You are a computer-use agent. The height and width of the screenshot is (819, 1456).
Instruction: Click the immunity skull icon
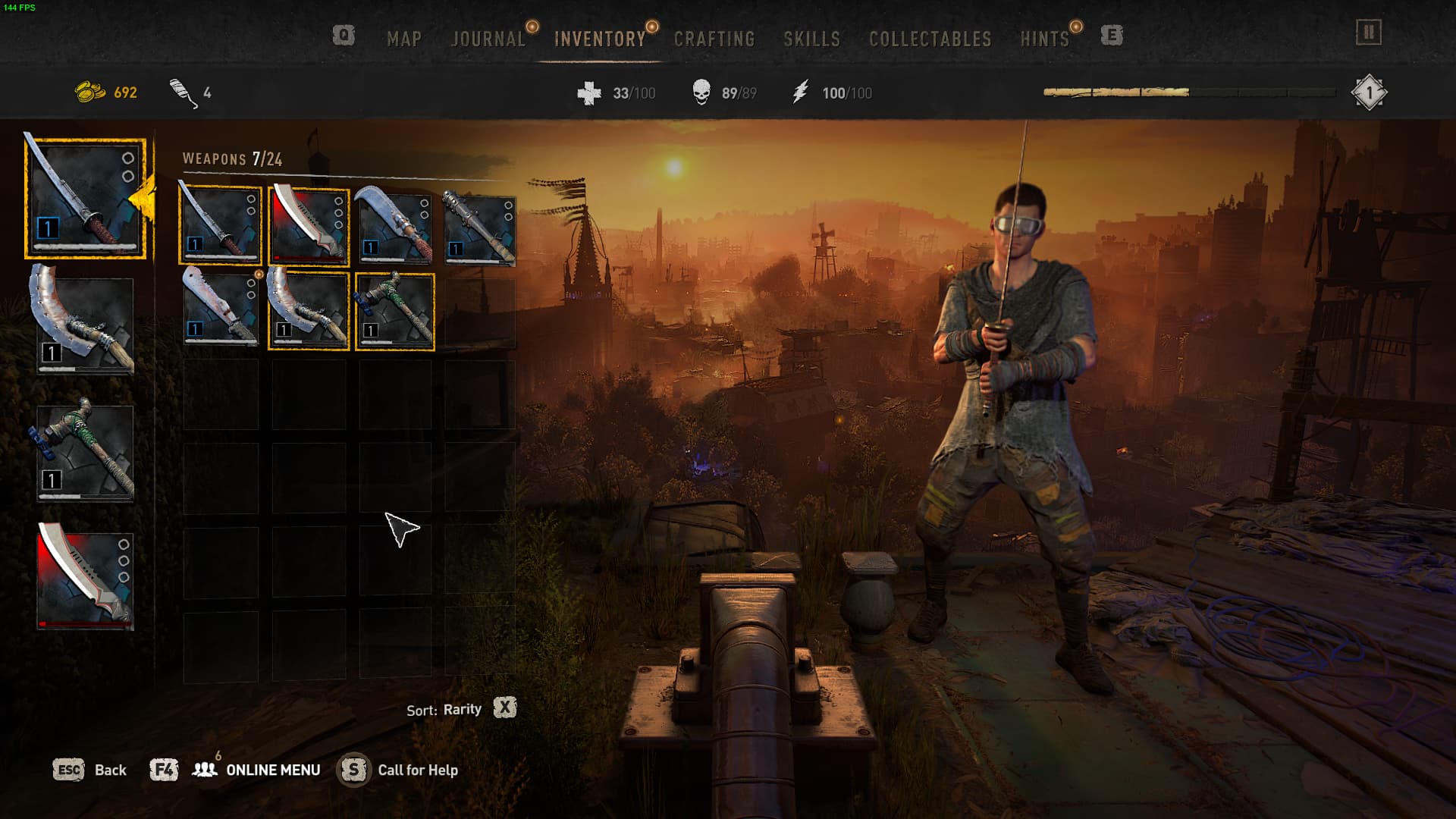(x=701, y=92)
